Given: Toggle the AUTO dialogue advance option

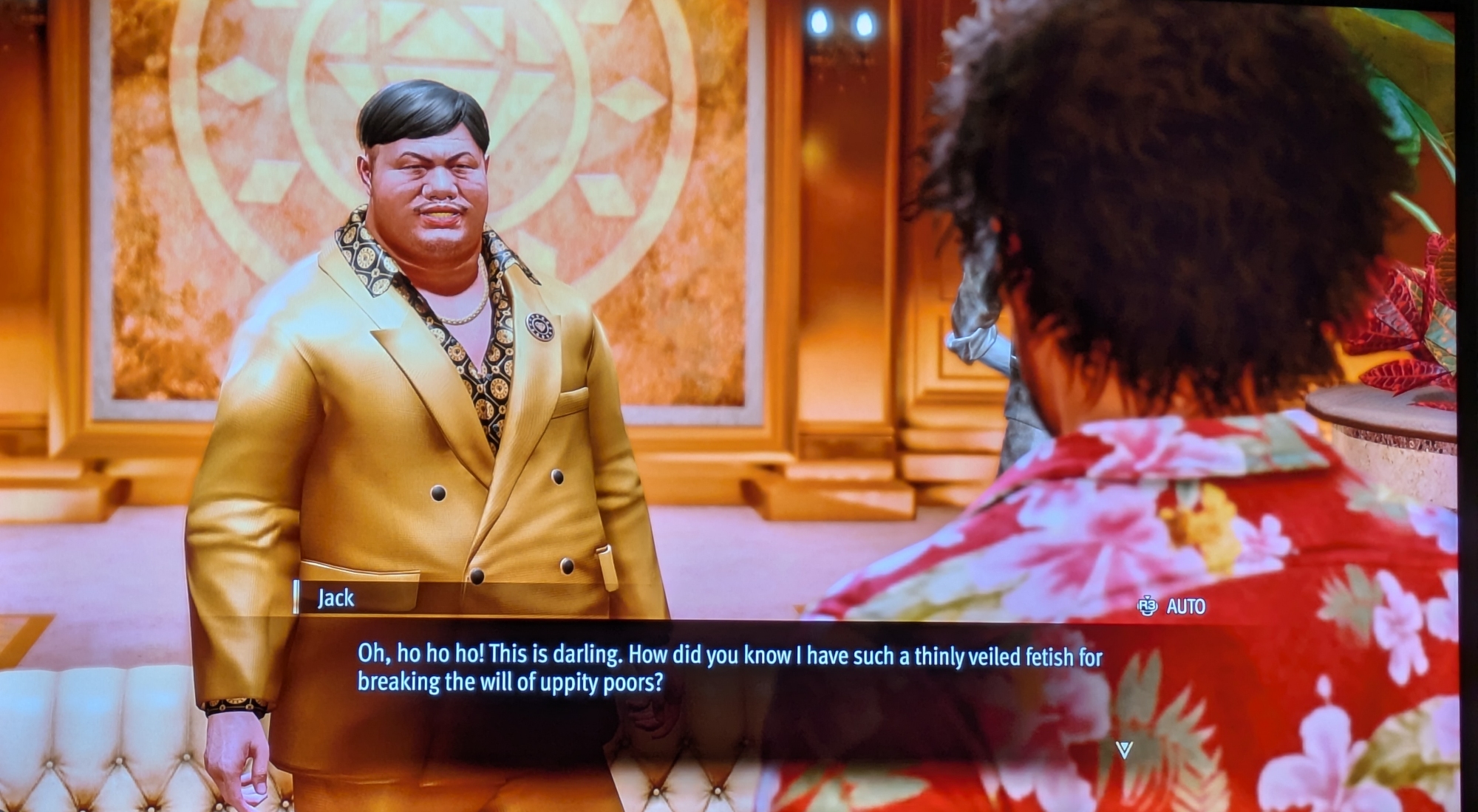Looking at the screenshot, I should 1174,607.
